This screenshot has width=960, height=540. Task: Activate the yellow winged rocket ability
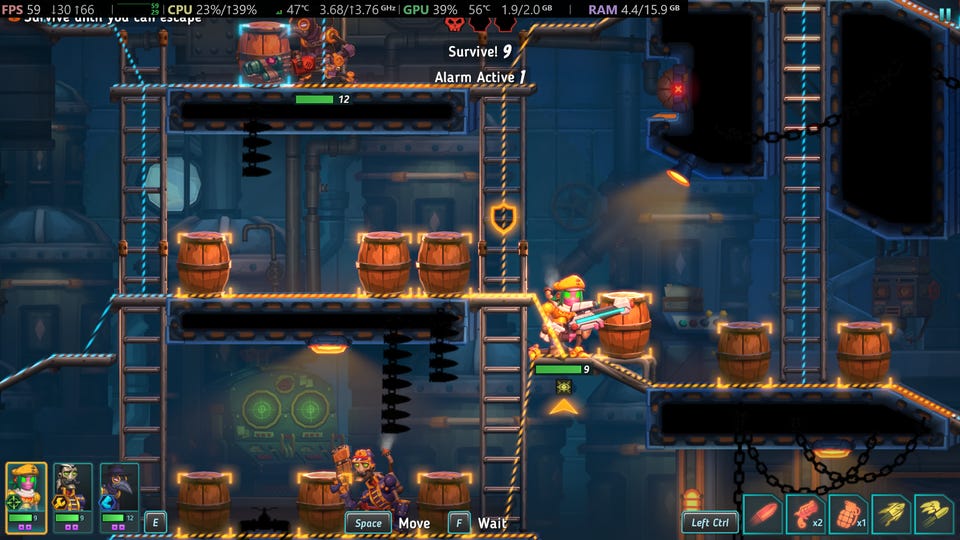coord(891,514)
